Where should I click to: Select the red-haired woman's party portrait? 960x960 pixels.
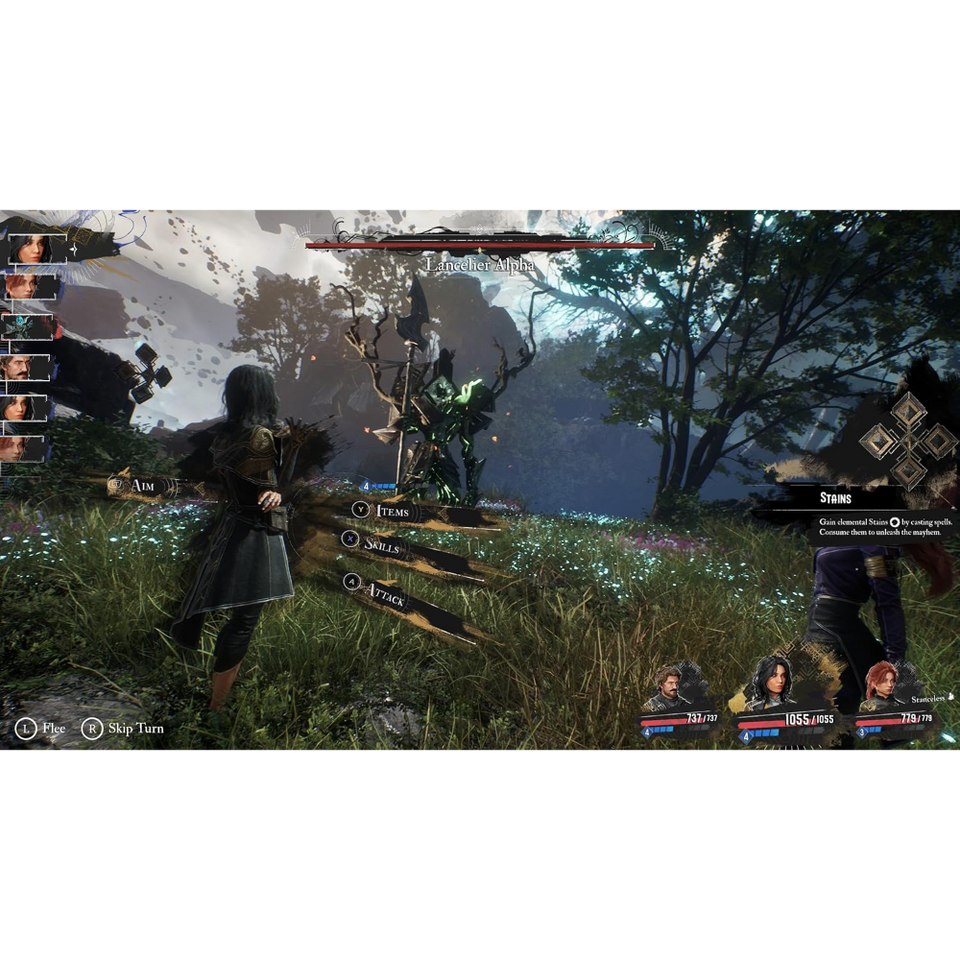[881, 683]
